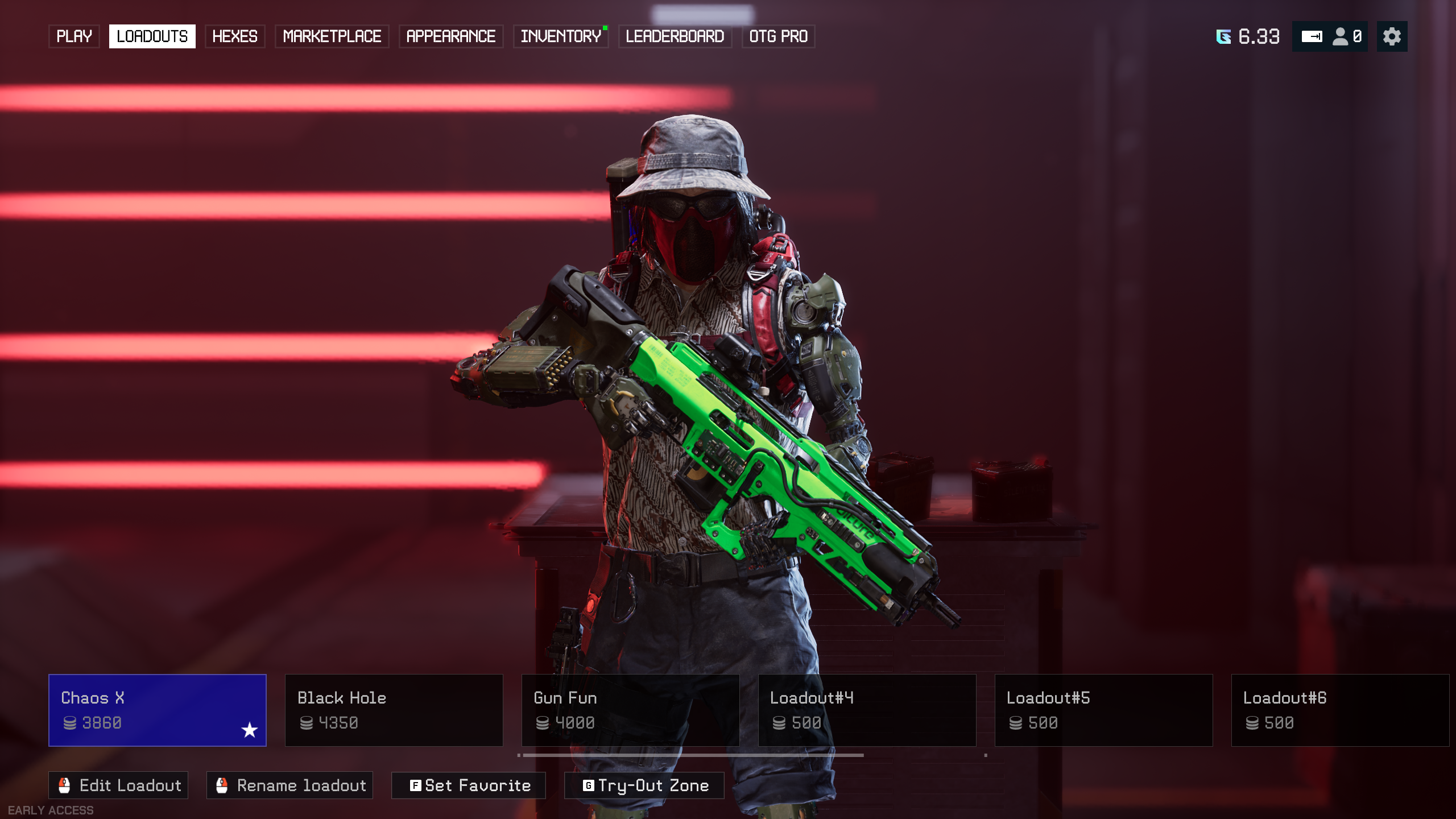Show the INVENTORY tab
Image resolution: width=1456 pixels, height=819 pixels.
(x=561, y=36)
